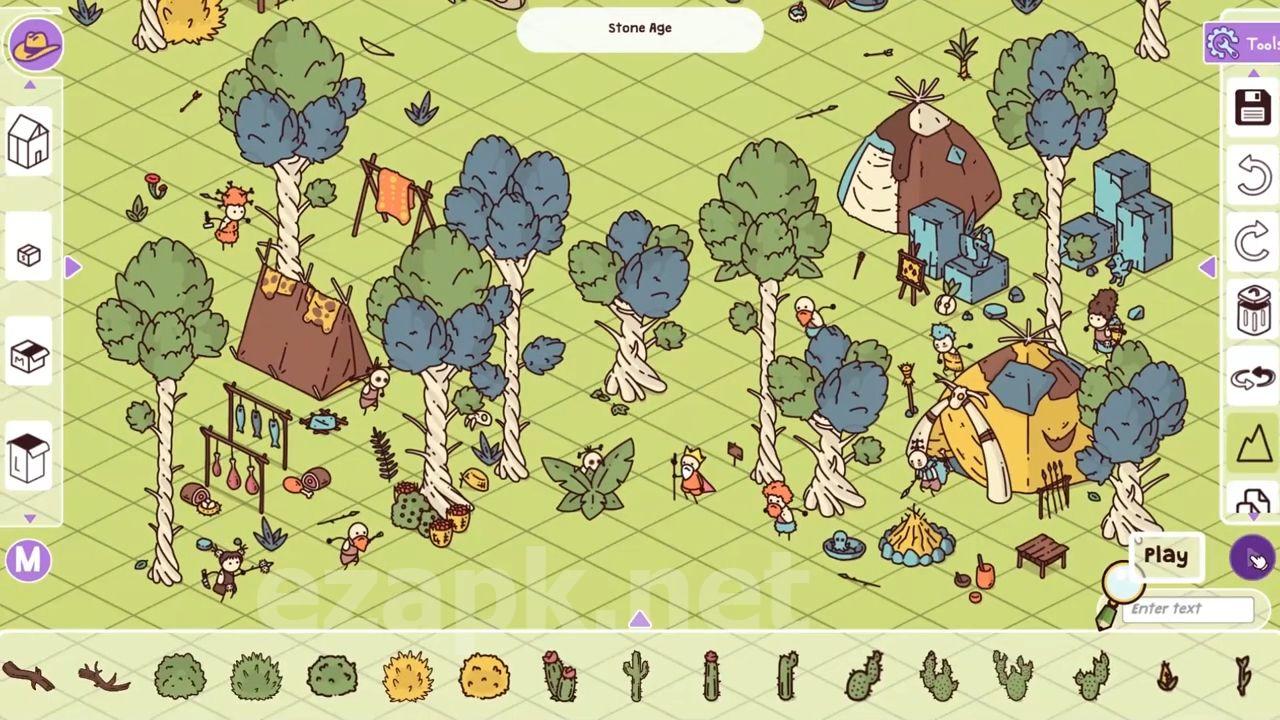Viewport: 1280px width, 720px height.
Task: Undo the last action
Action: click(1253, 175)
